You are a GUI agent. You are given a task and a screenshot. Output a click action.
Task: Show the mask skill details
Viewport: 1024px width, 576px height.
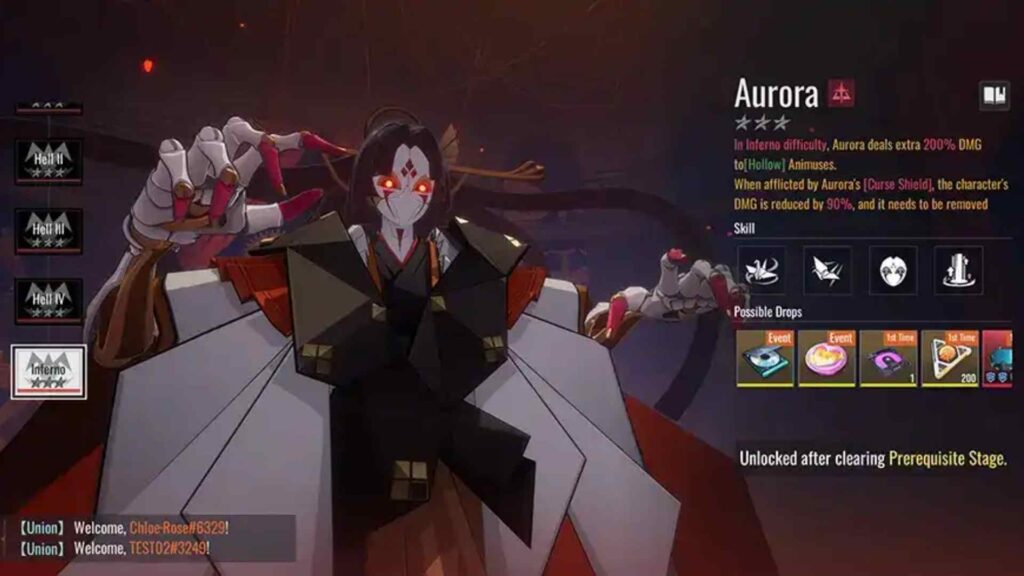pyautogui.click(x=893, y=269)
